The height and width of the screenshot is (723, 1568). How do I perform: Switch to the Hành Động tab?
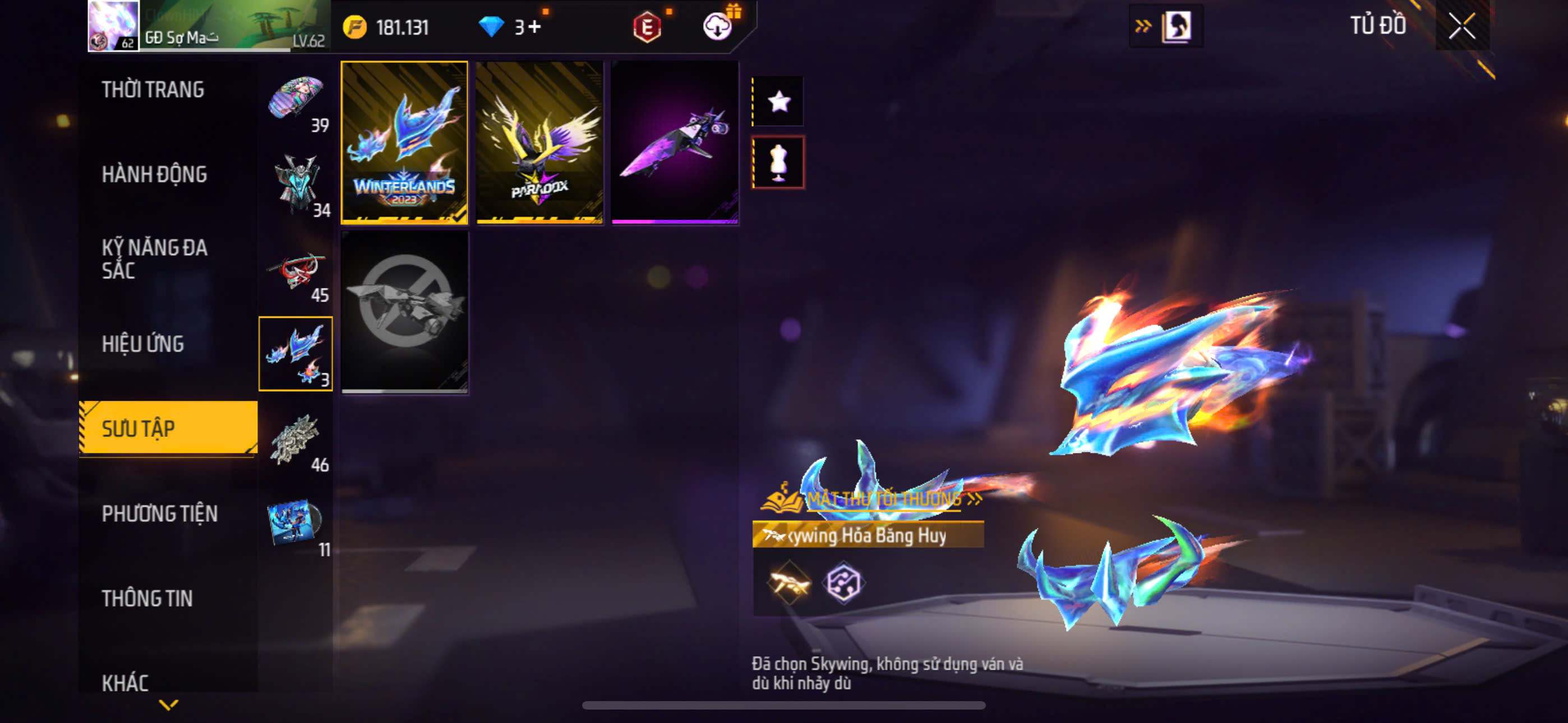click(154, 175)
